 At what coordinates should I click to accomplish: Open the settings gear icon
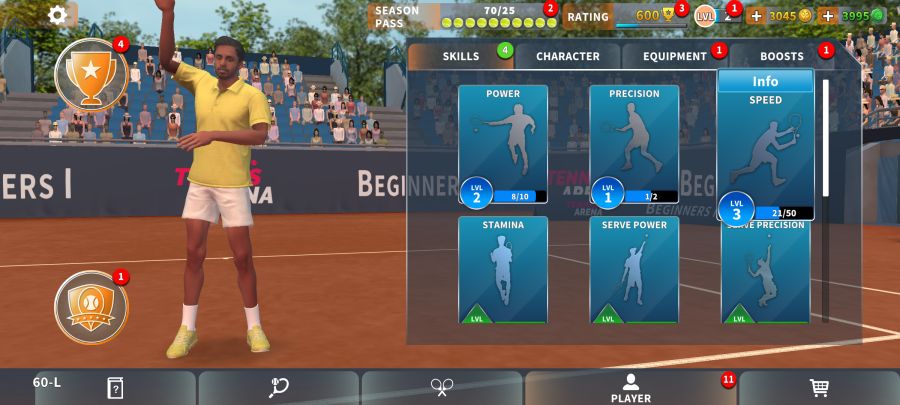coord(58,15)
